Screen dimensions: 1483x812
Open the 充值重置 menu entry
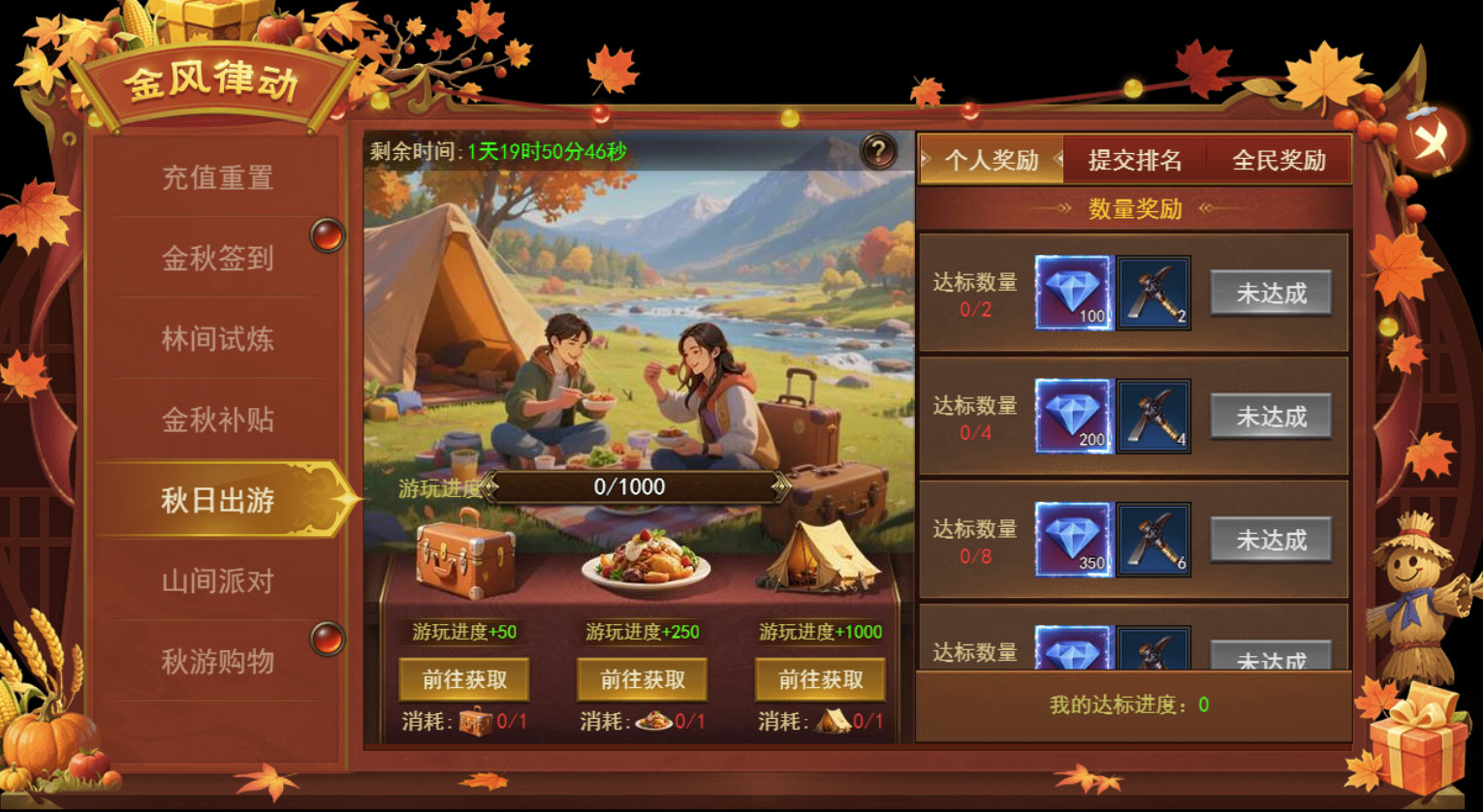217,178
